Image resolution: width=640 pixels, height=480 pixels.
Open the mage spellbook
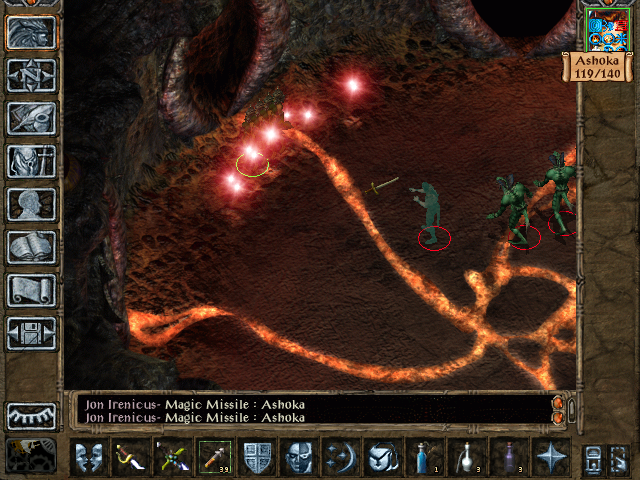click(x=31, y=247)
